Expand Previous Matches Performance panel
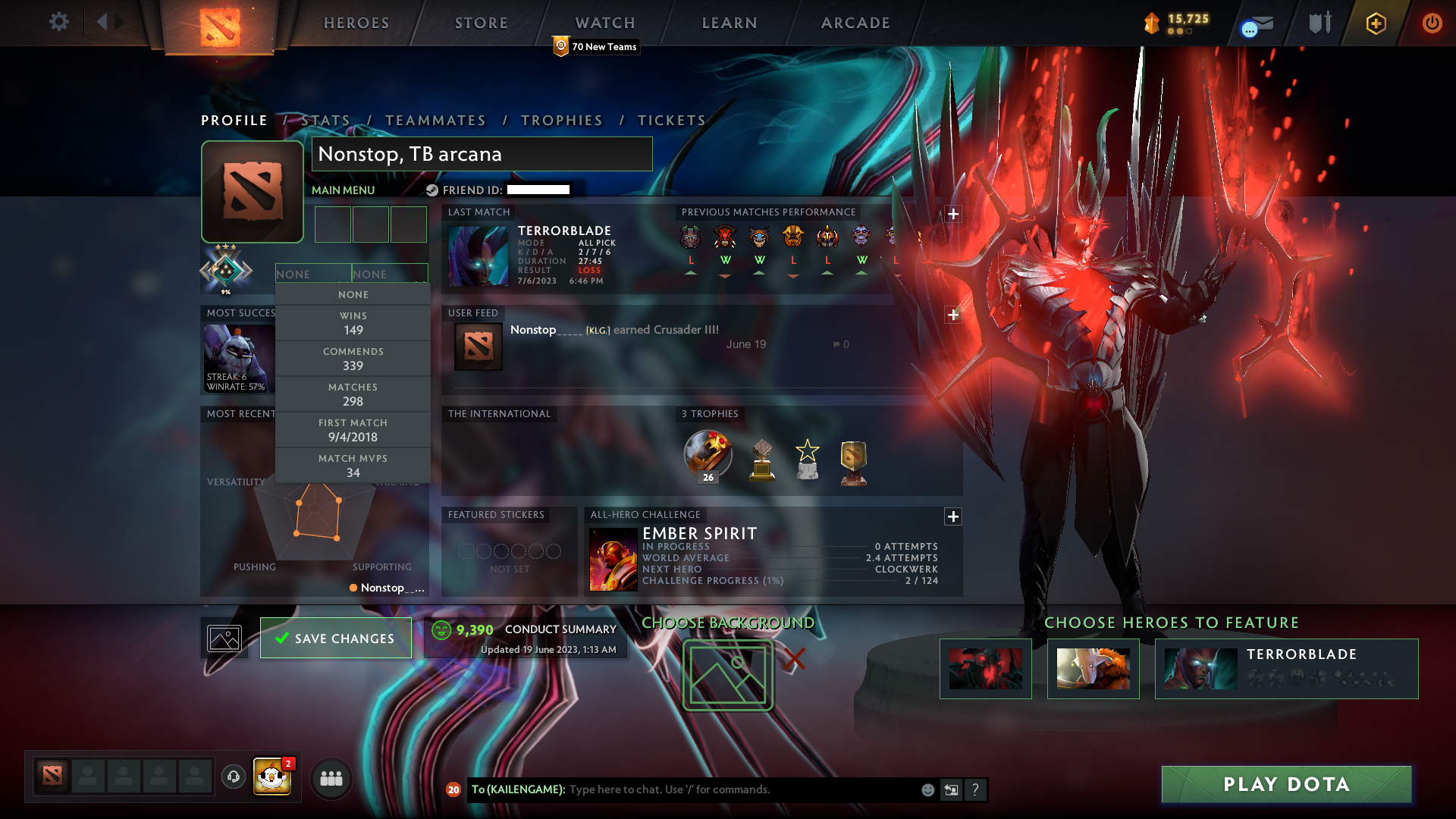The height and width of the screenshot is (819, 1456). pos(953,215)
